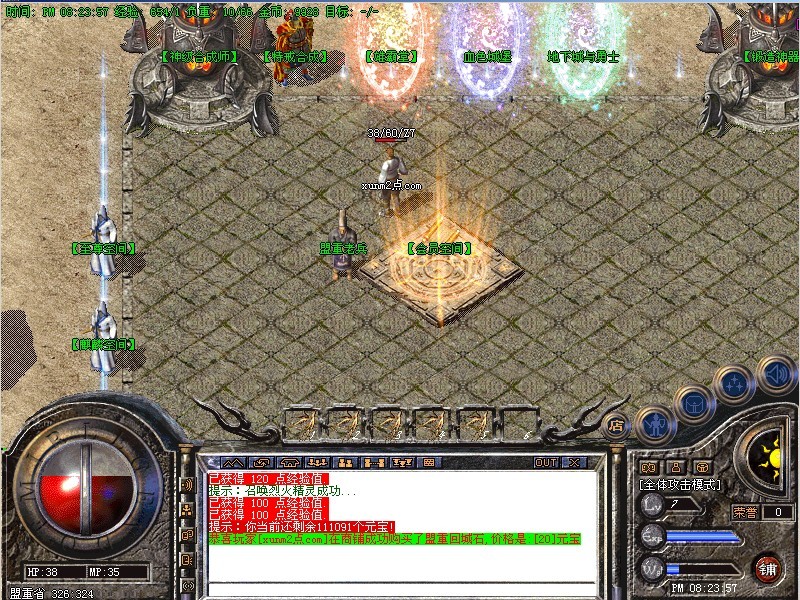Open the shop via the 店 button

coord(616,423)
